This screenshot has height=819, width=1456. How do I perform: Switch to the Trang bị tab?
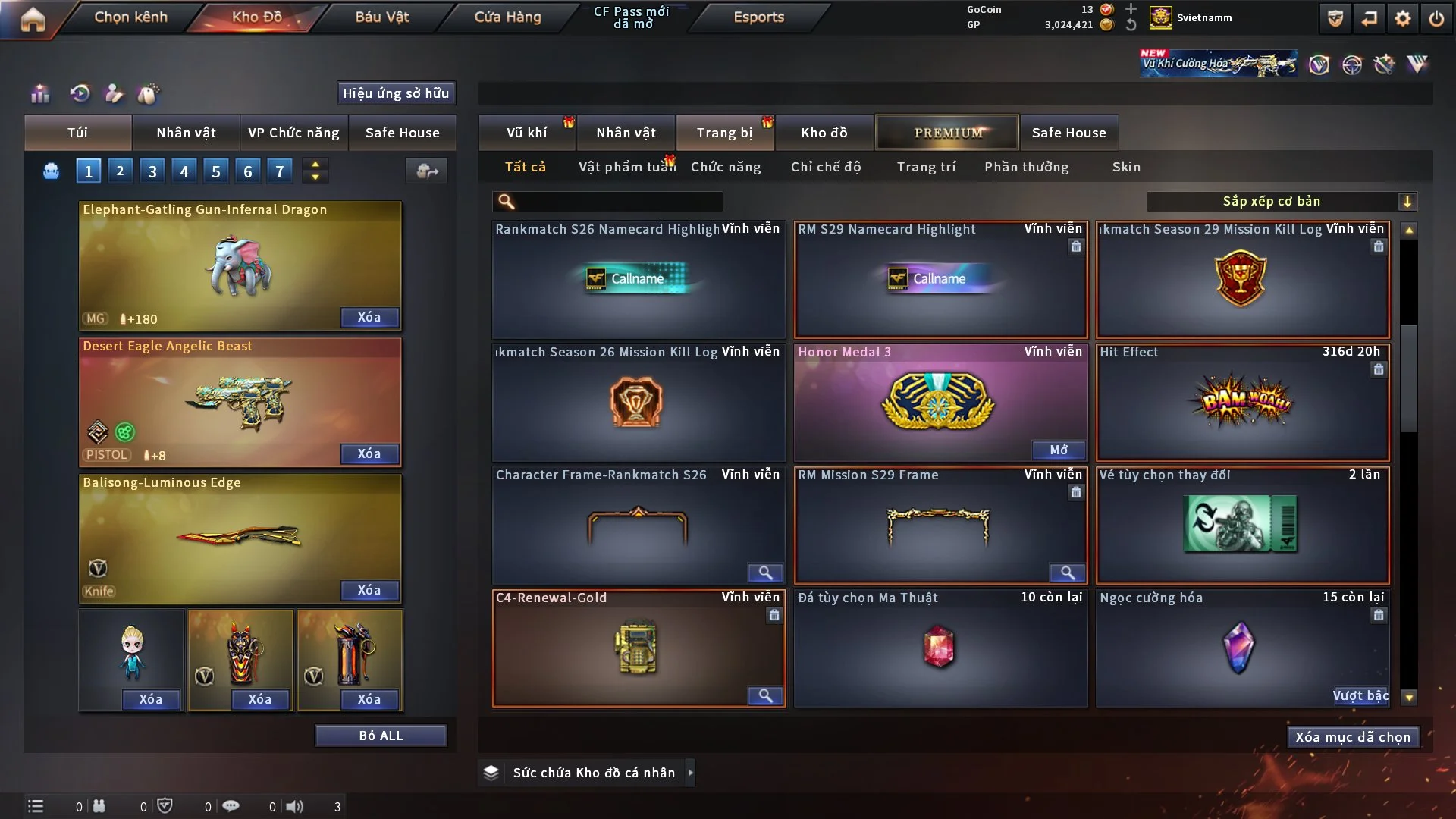[724, 133]
